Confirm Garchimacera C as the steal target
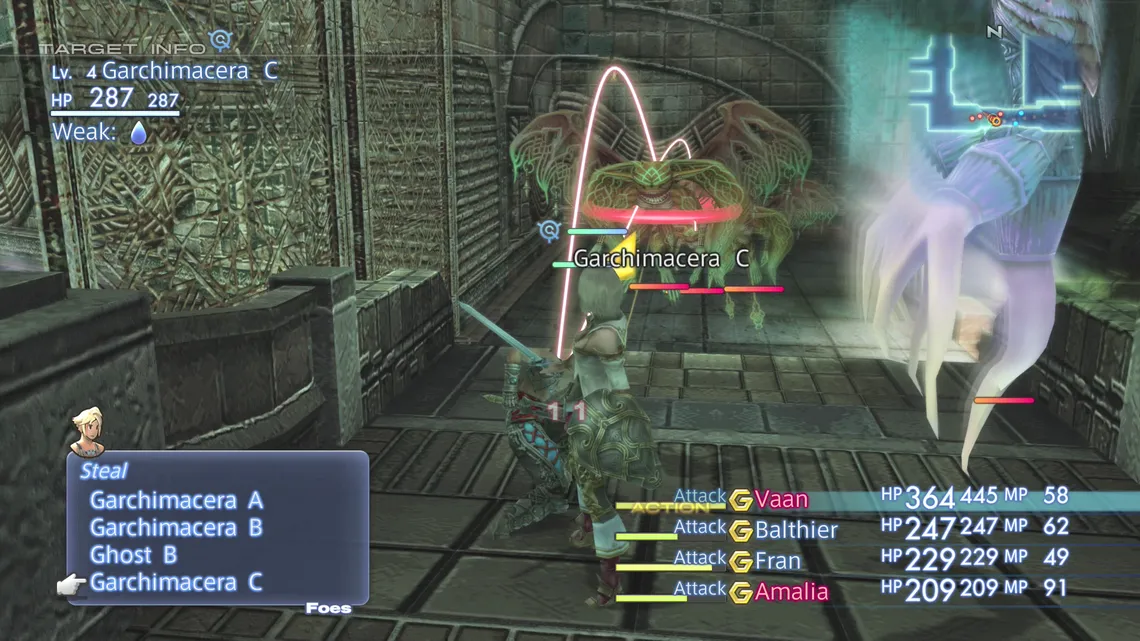 (x=176, y=582)
